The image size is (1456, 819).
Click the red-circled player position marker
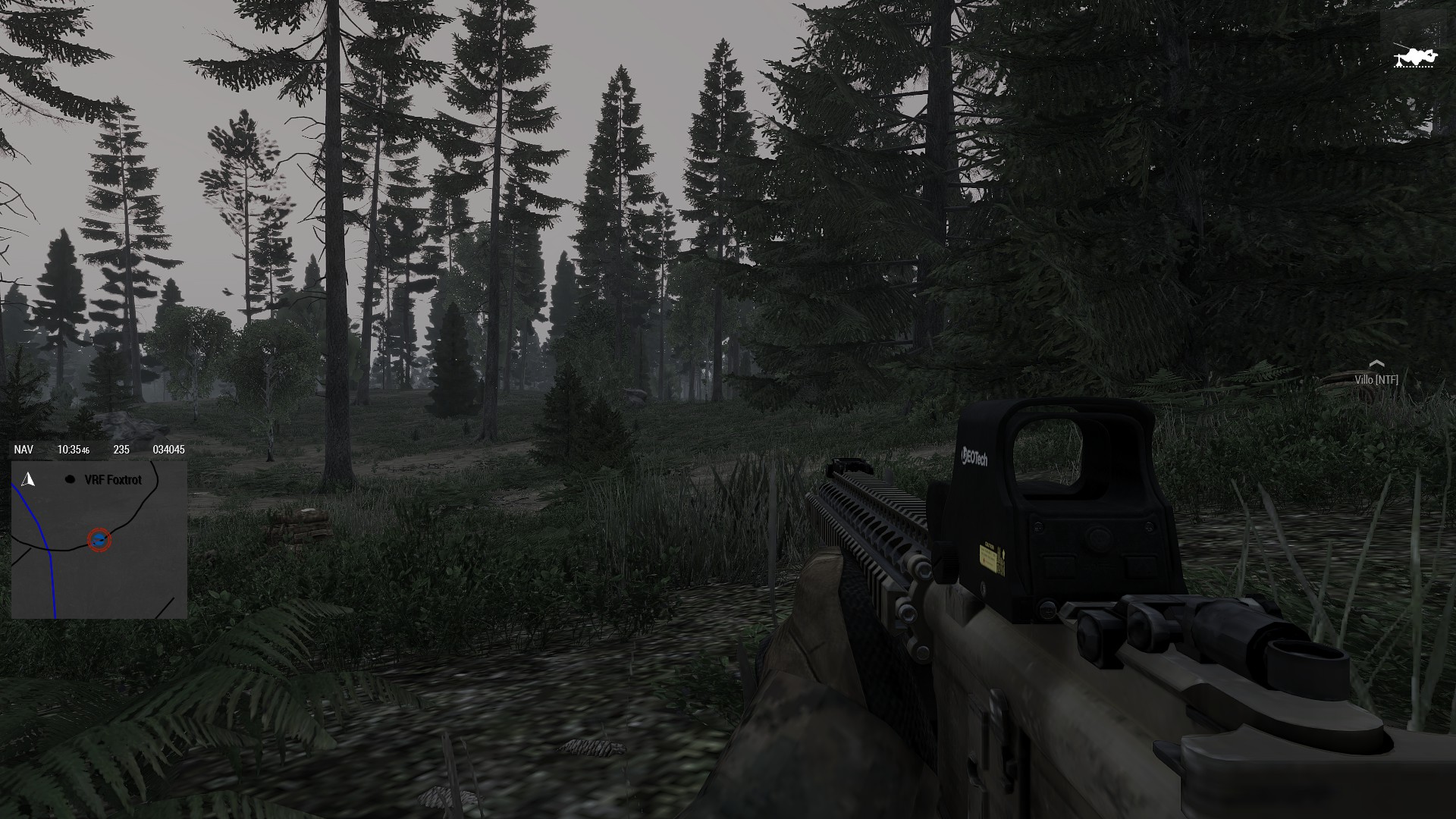99,540
